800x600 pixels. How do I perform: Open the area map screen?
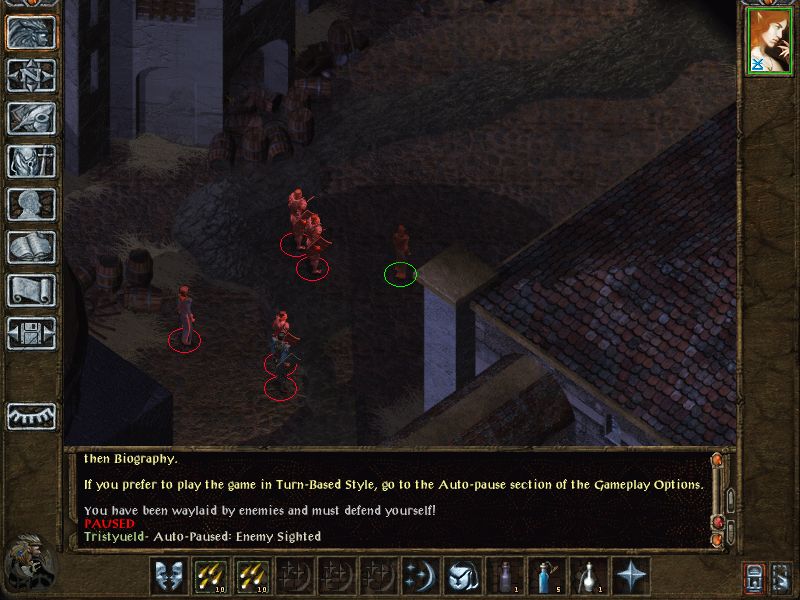click(x=31, y=75)
